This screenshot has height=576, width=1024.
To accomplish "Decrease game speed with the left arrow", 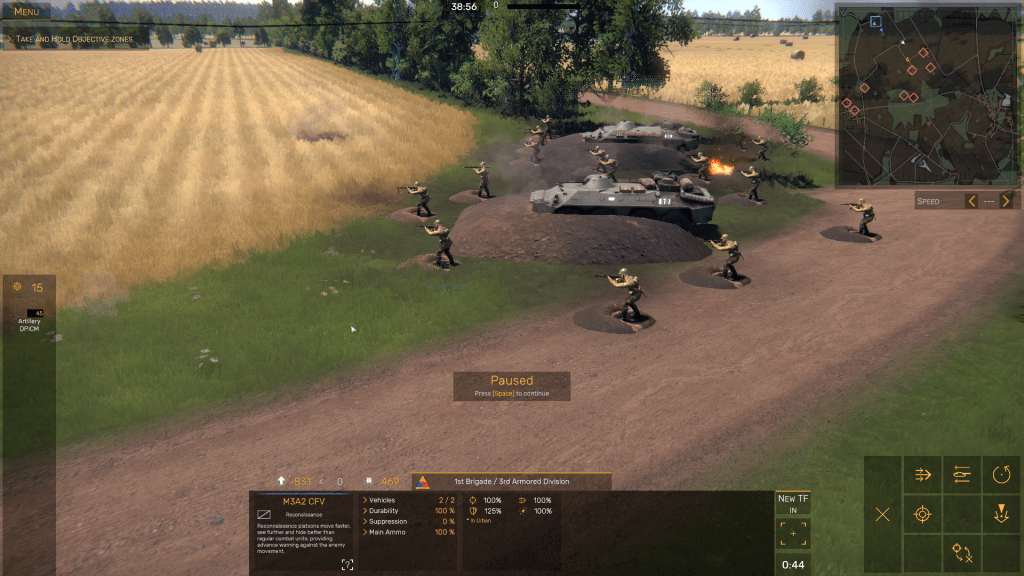I will click(x=971, y=201).
